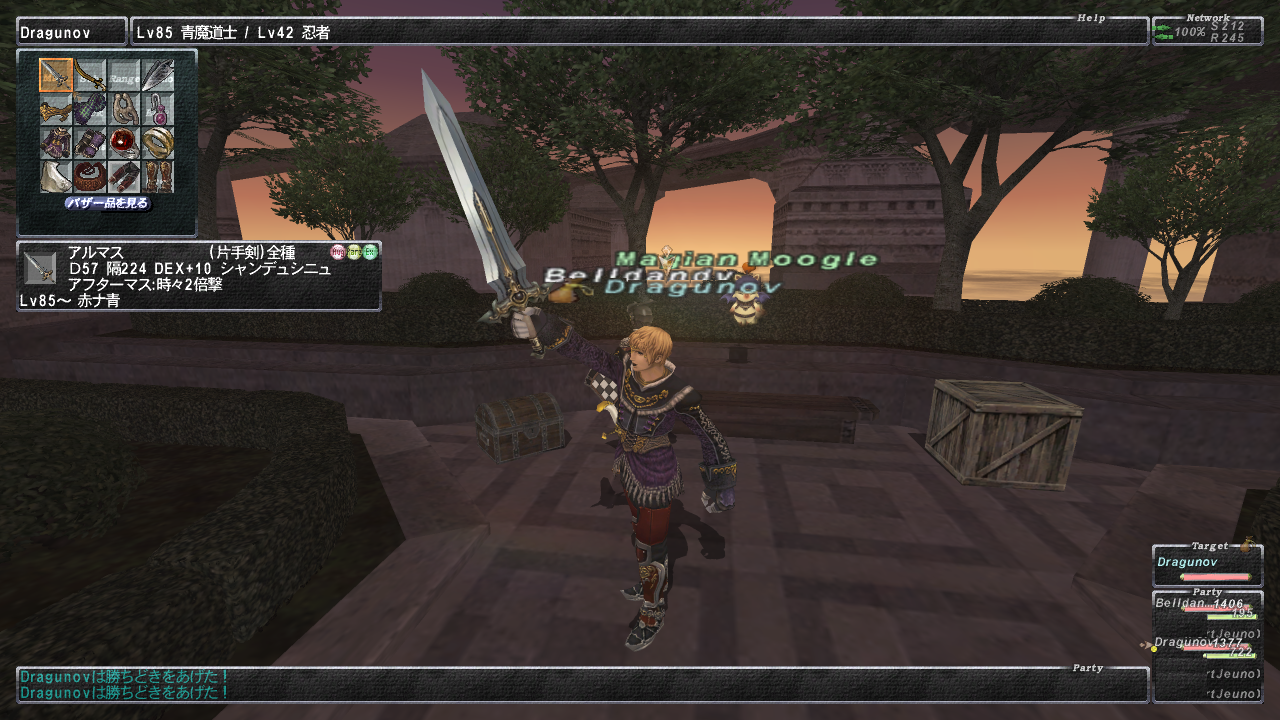The image size is (1280, 720).
Task: Select the golden head equipment slot
Action: point(56,109)
